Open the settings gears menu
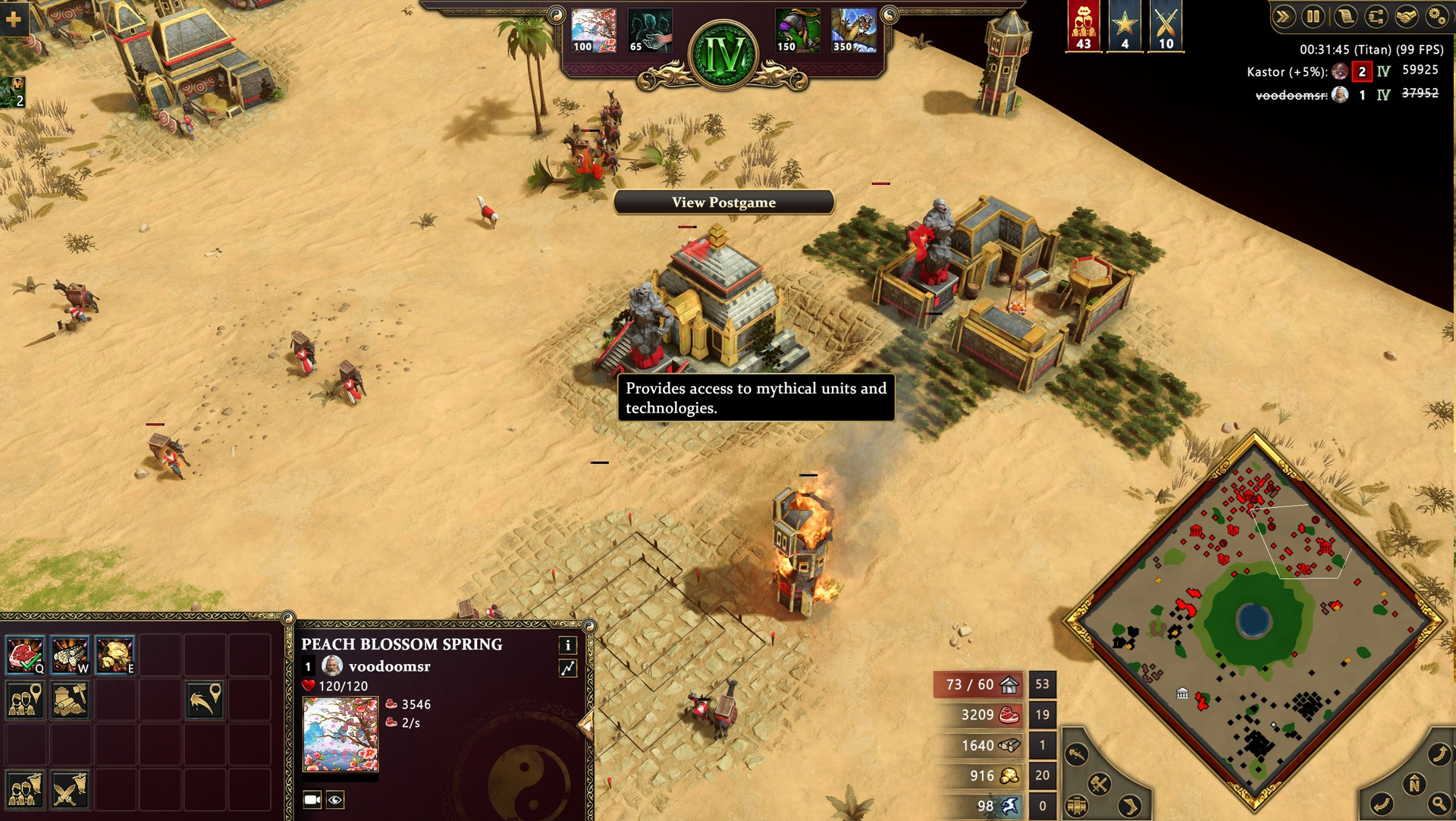Viewport: 1456px width, 821px height. (x=1436, y=17)
